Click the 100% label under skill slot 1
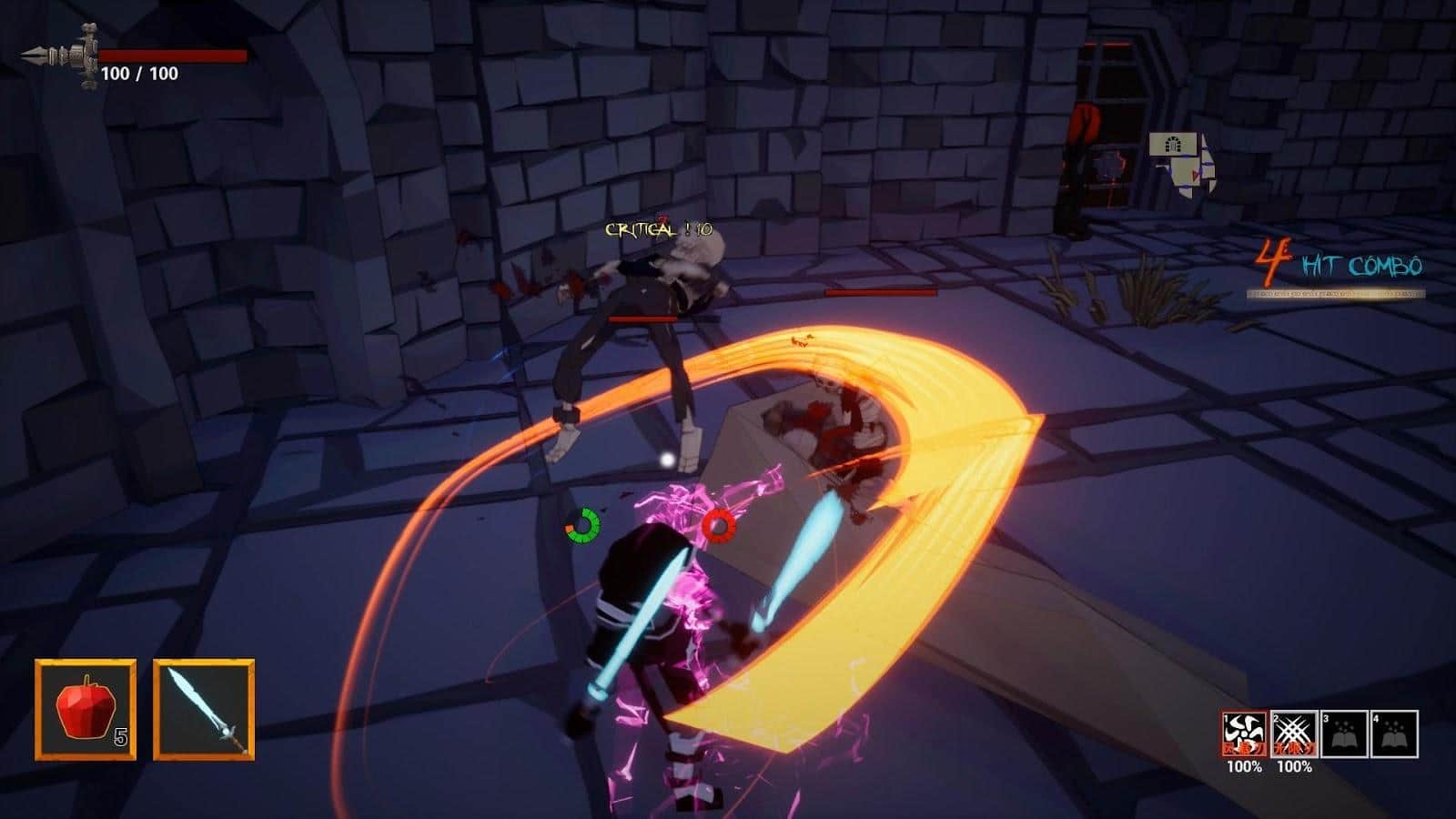Screen dimensions: 1456x819 (1244, 768)
